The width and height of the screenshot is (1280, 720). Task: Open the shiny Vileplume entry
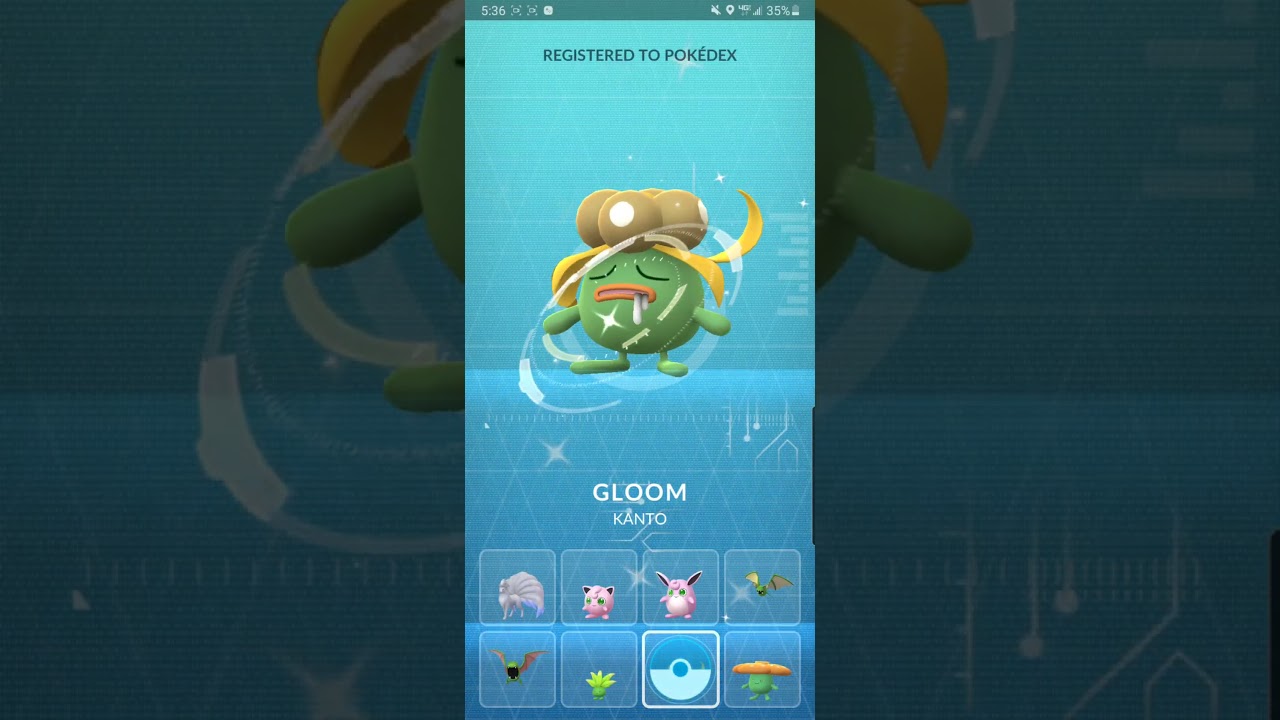[x=762, y=668]
